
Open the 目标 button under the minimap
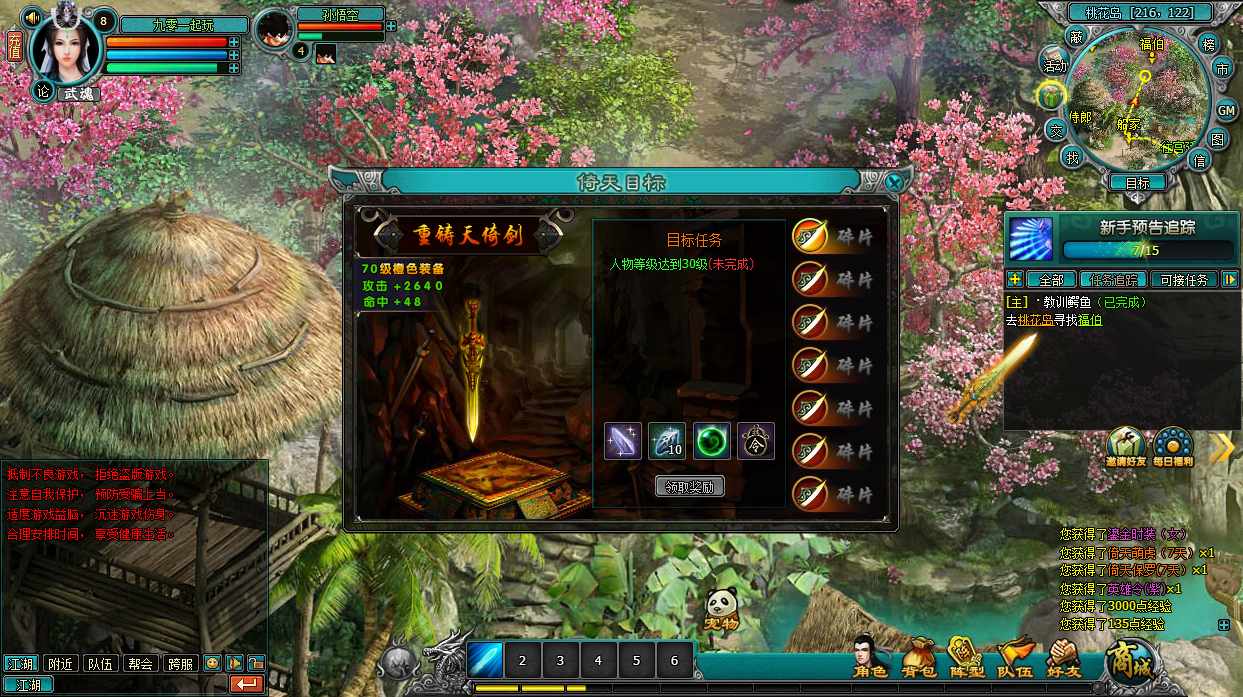pyautogui.click(x=1137, y=183)
